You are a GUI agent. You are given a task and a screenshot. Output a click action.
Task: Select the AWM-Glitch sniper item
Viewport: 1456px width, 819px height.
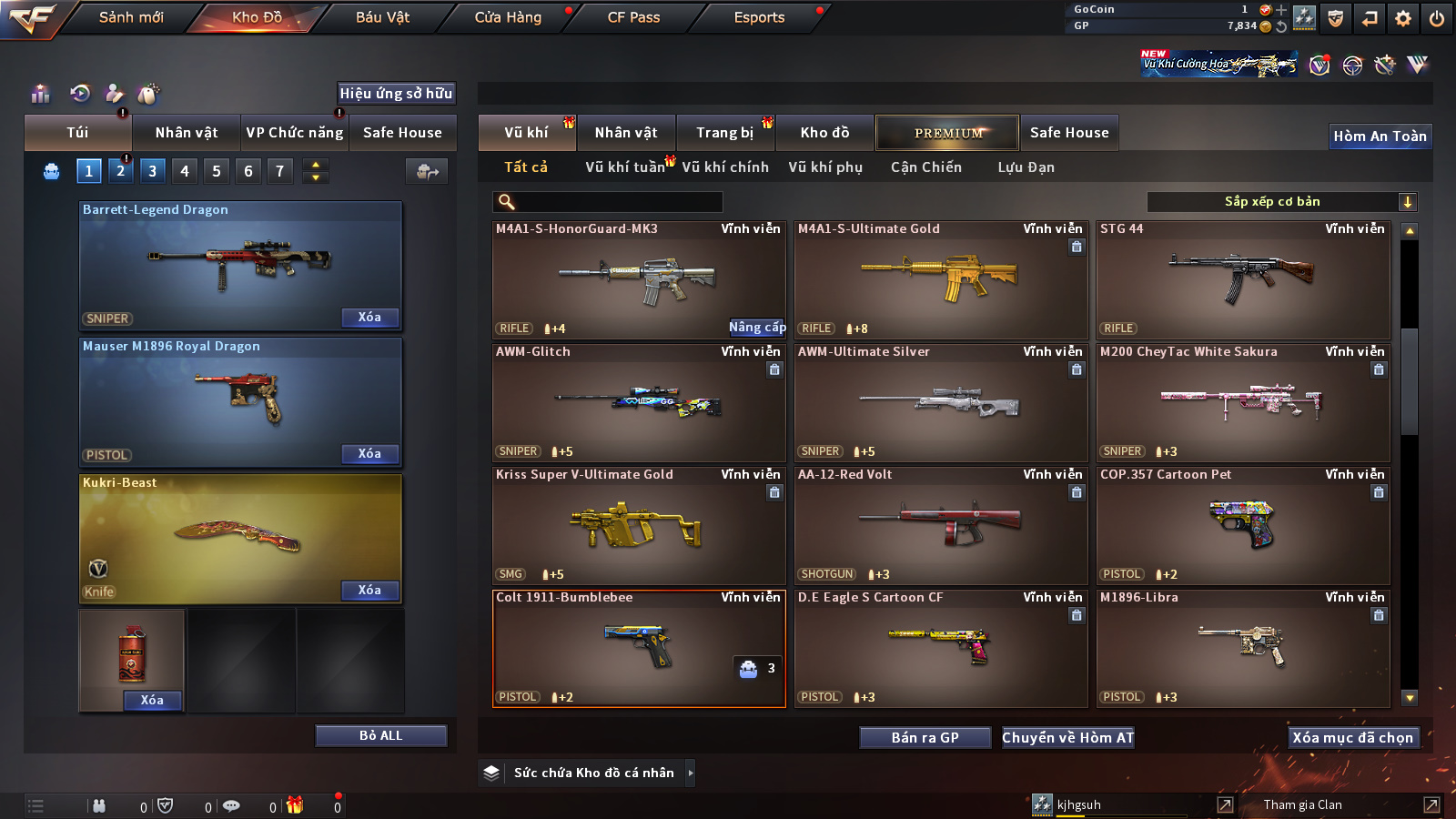(x=638, y=402)
